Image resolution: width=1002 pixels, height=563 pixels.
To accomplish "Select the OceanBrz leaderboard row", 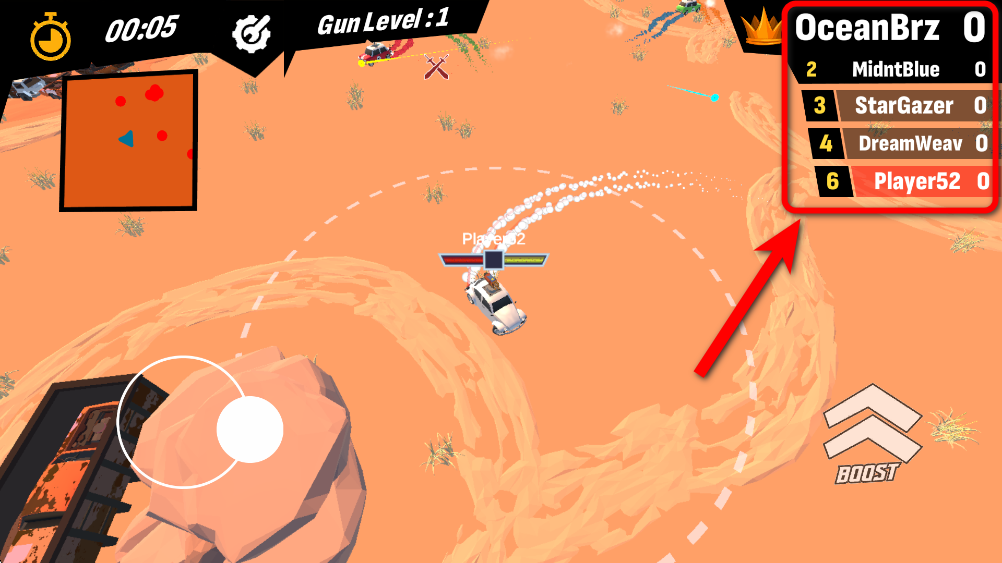I will [x=890, y=29].
